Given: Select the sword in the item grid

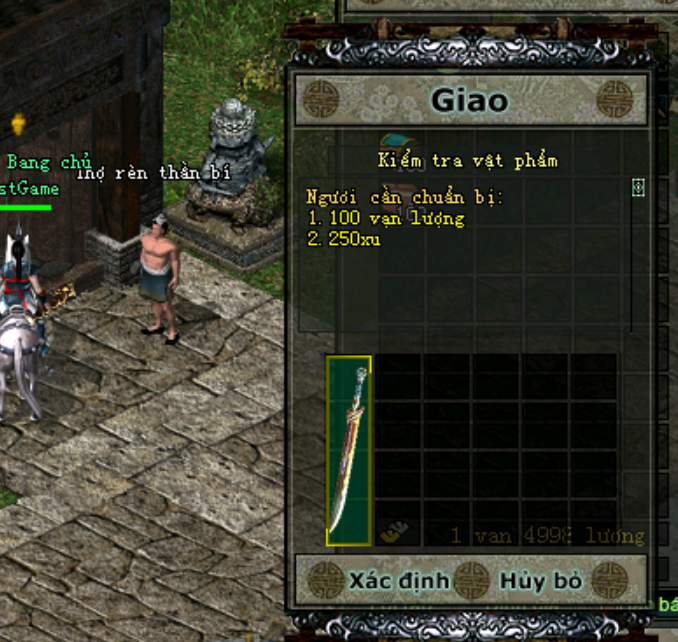Looking at the screenshot, I should (349, 451).
